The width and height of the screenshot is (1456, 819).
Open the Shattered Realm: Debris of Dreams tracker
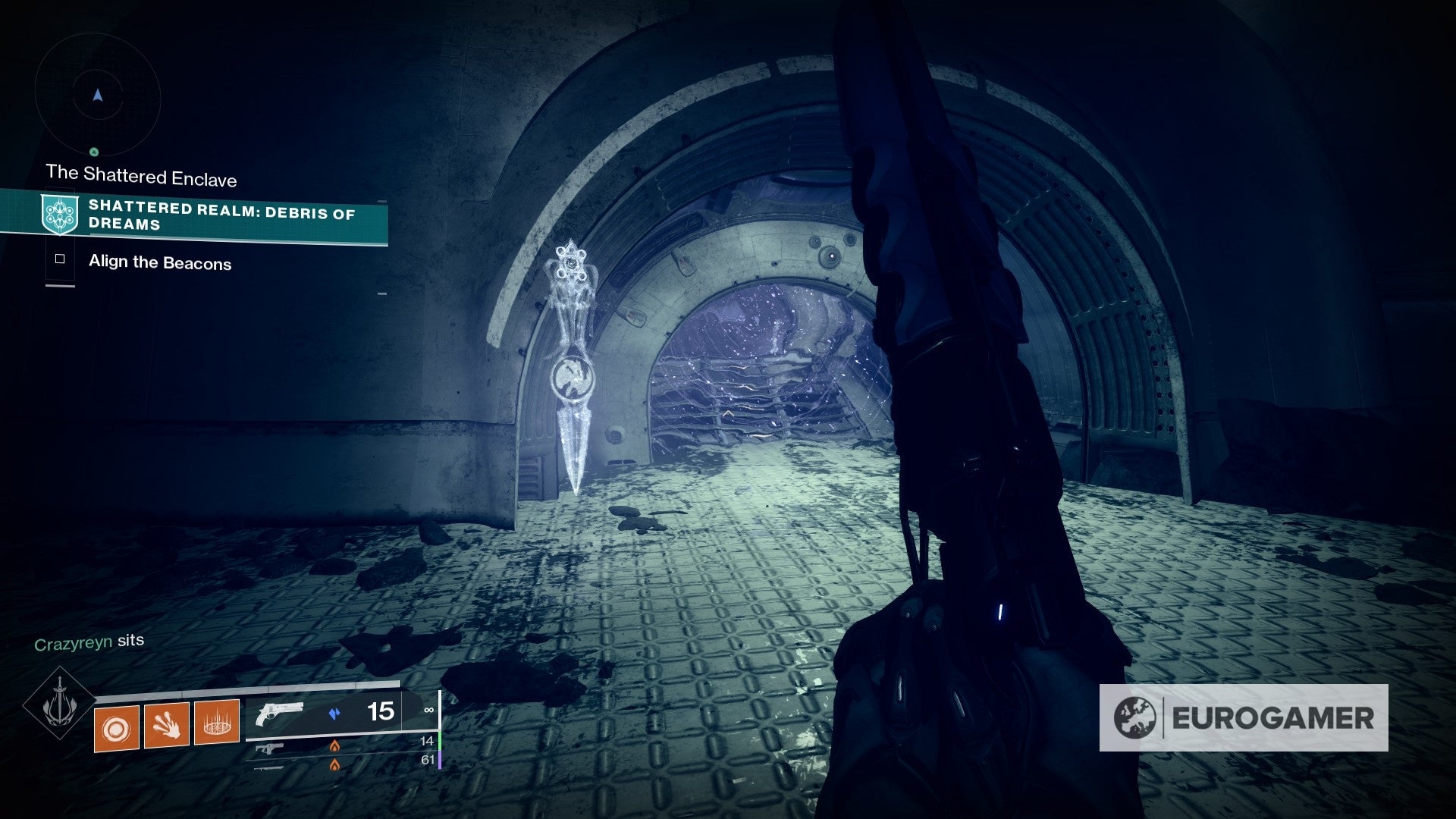[x=221, y=215]
